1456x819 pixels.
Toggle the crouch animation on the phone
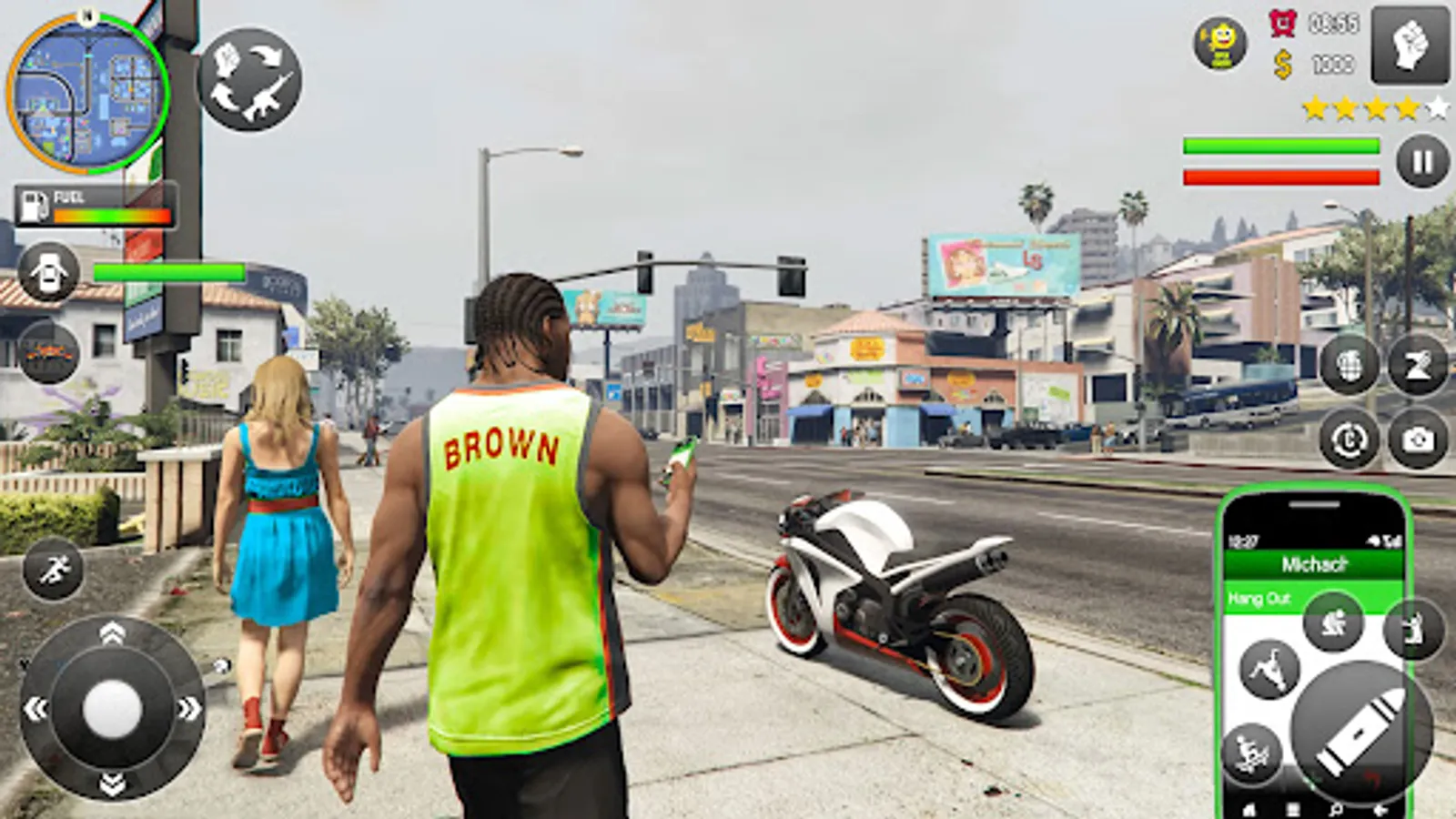point(1334,622)
